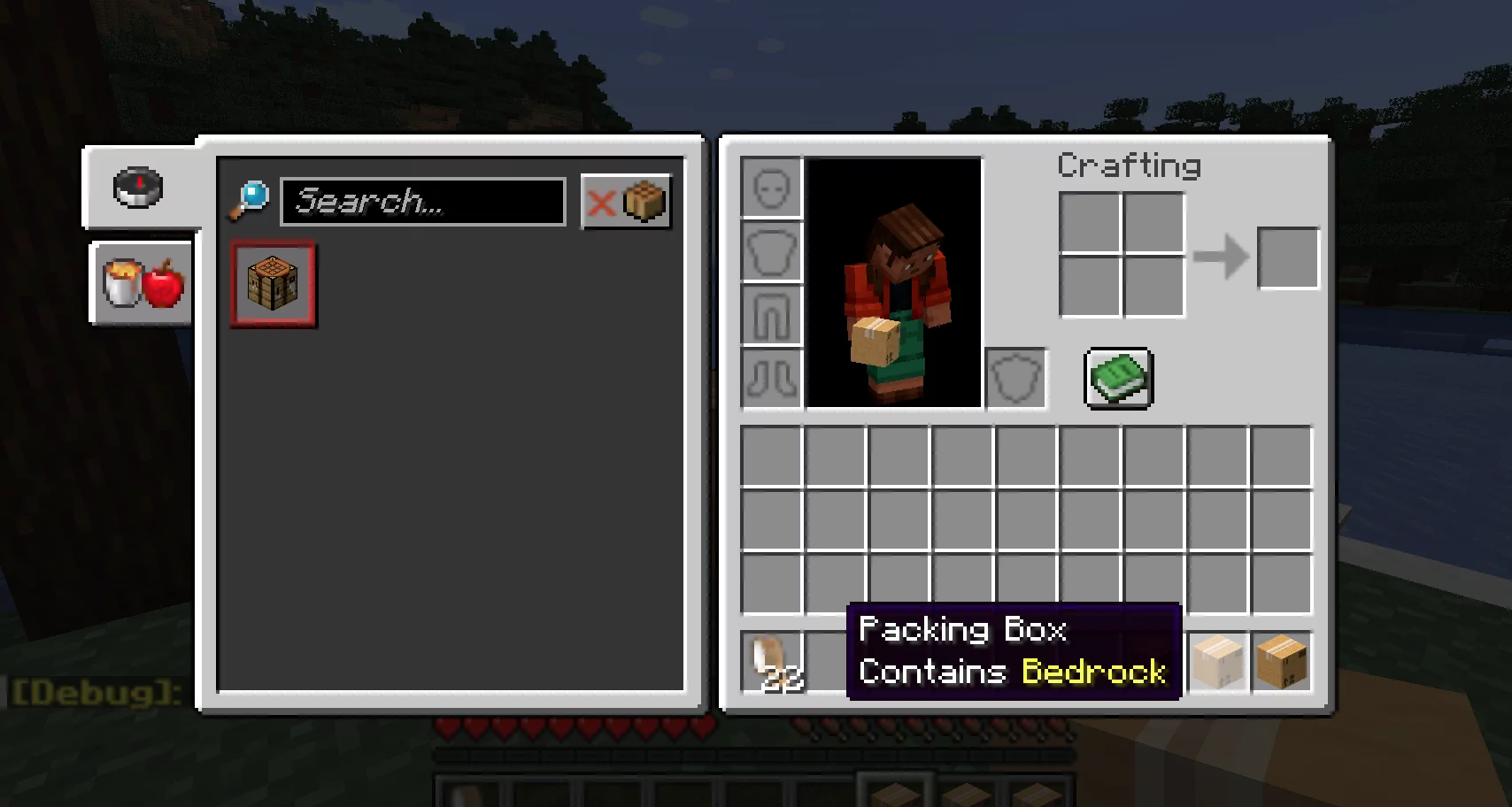Choose the crafting table recipe
This screenshot has height=807, width=1512.
point(273,283)
